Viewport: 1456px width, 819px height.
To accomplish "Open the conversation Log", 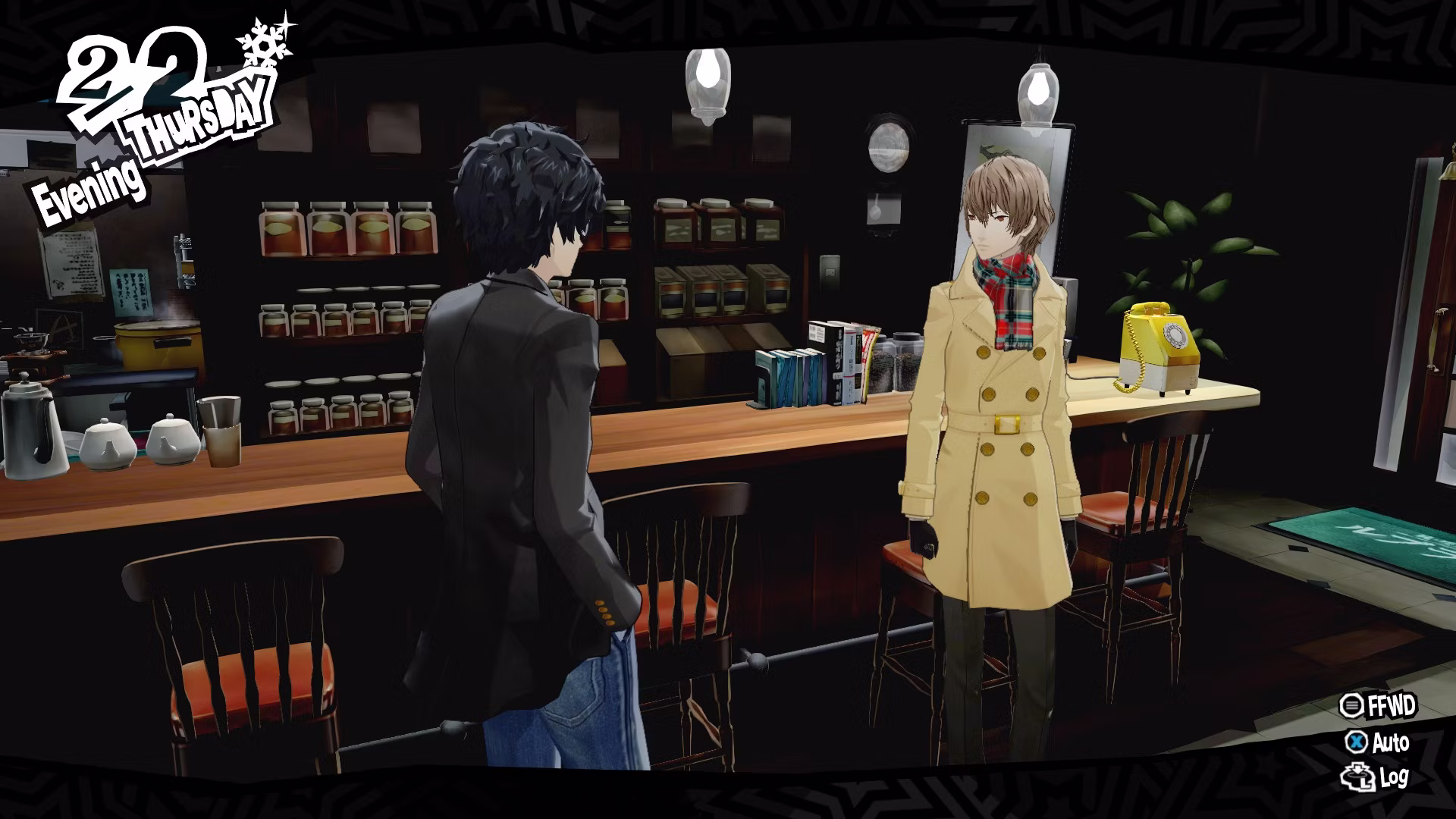I will [1376, 778].
